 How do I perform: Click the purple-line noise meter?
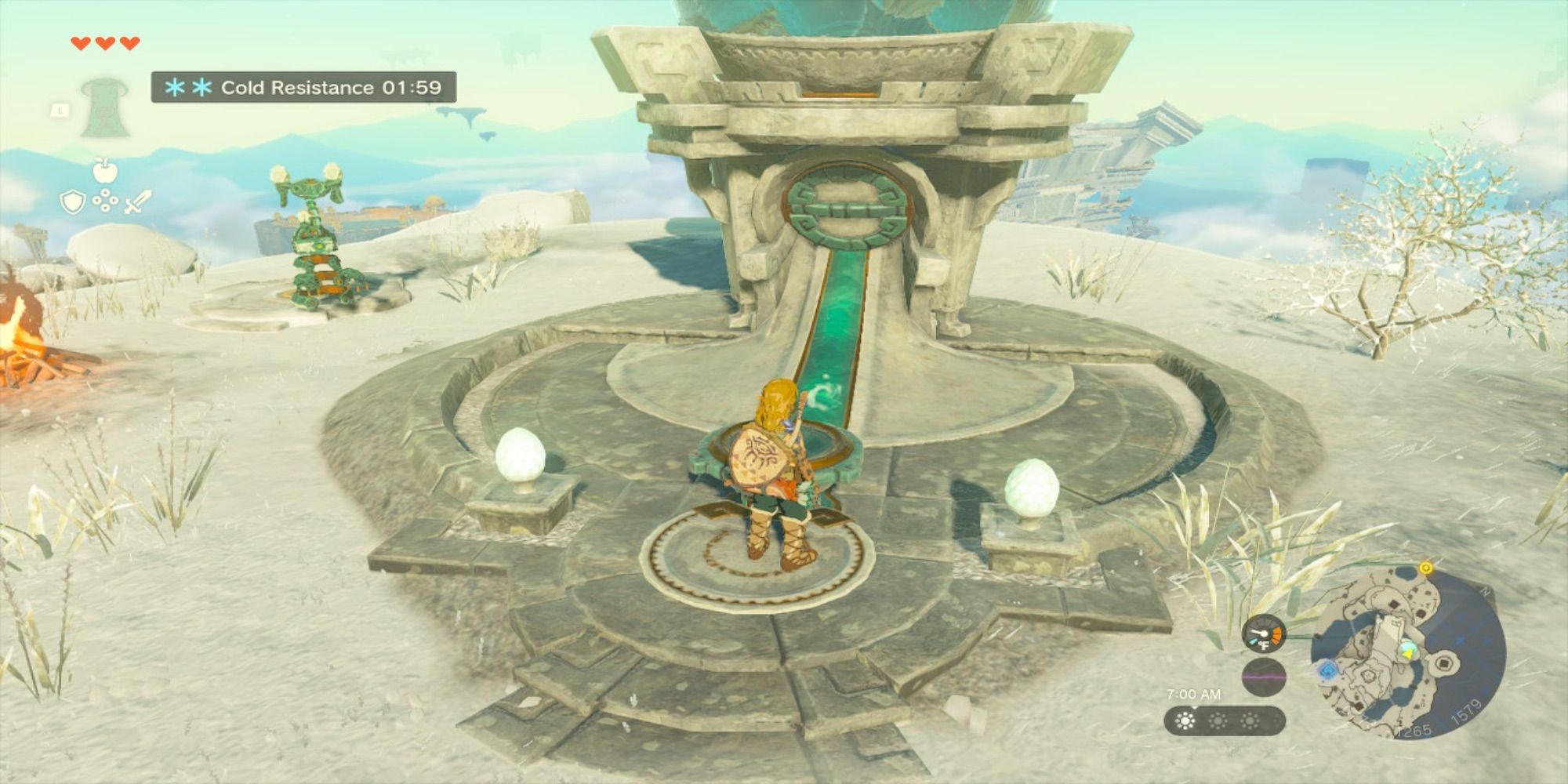pyautogui.click(x=1264, y=676)
